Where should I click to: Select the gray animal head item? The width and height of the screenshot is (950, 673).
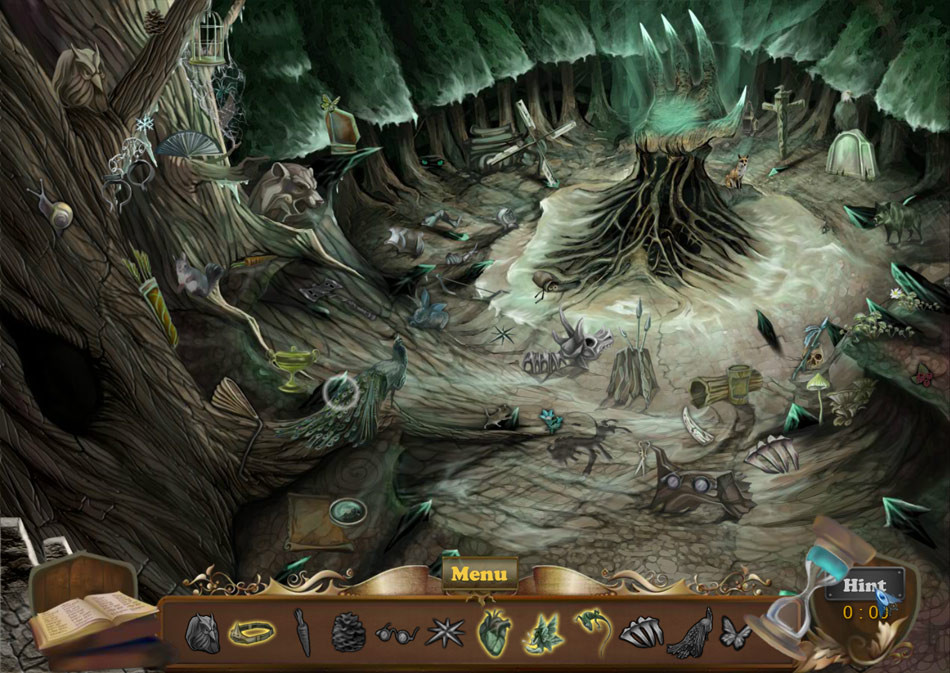pyautogui.click(x=202, y=633)
